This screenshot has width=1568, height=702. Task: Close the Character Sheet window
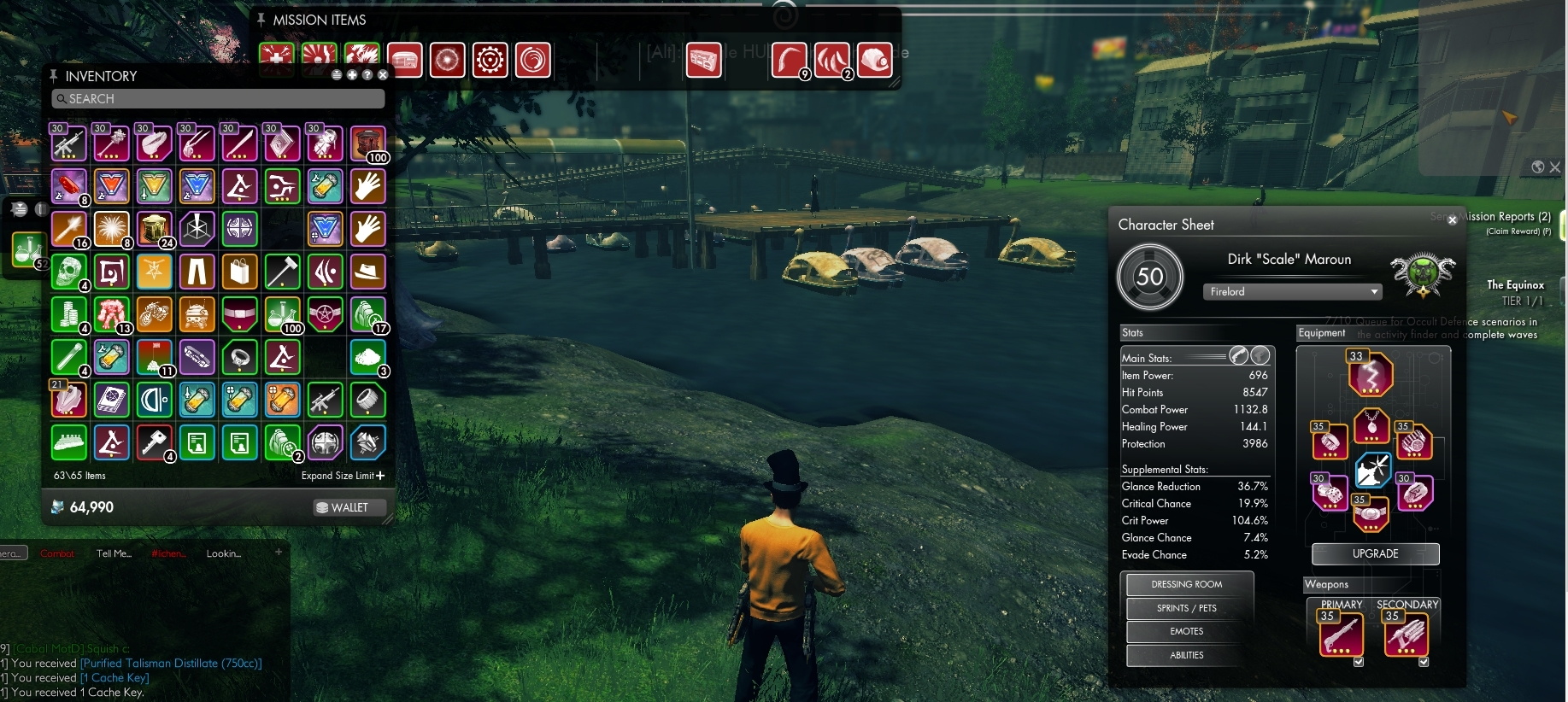[1452, 220]
